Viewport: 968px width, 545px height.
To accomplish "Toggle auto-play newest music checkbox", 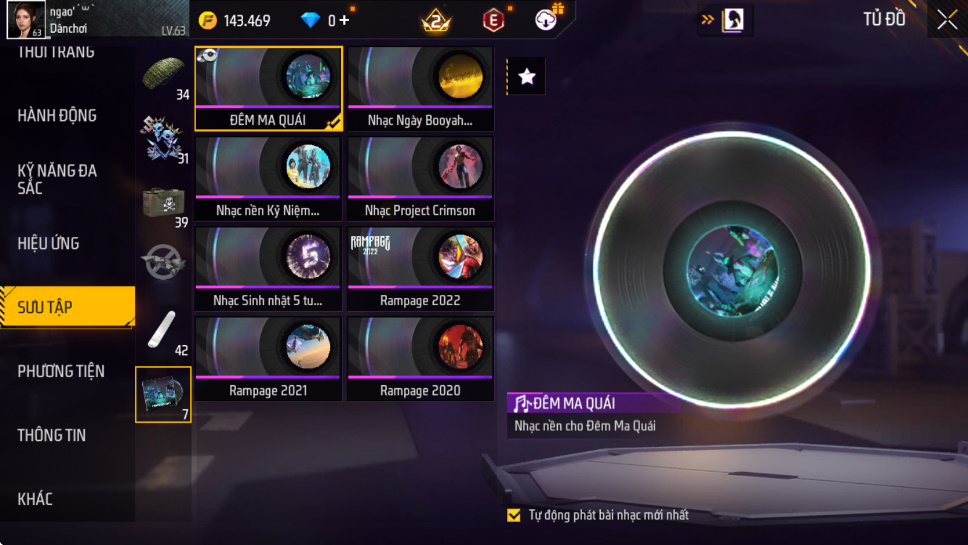I will coord(514,515).
